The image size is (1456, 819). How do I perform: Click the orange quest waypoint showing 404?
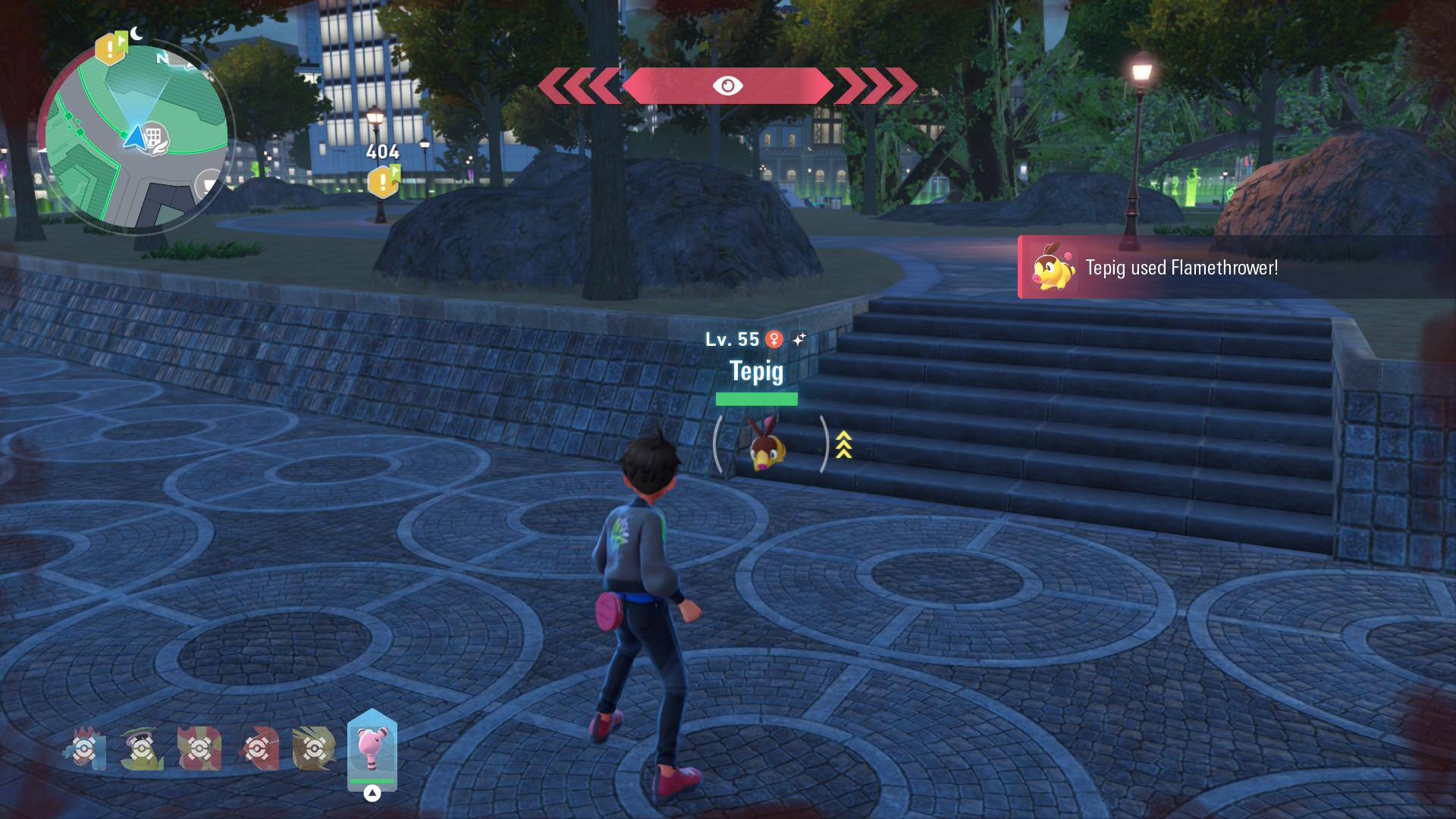383,182
